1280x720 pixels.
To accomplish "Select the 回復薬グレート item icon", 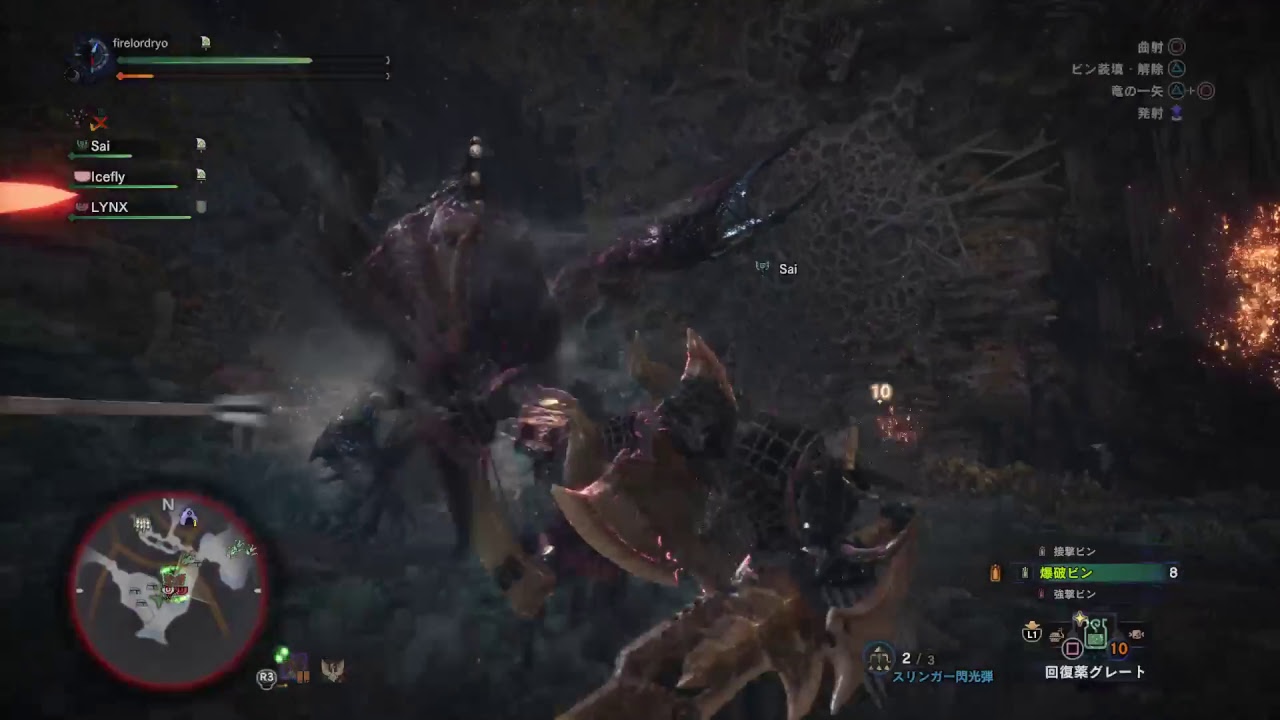I will click(x=1094, y=637).
